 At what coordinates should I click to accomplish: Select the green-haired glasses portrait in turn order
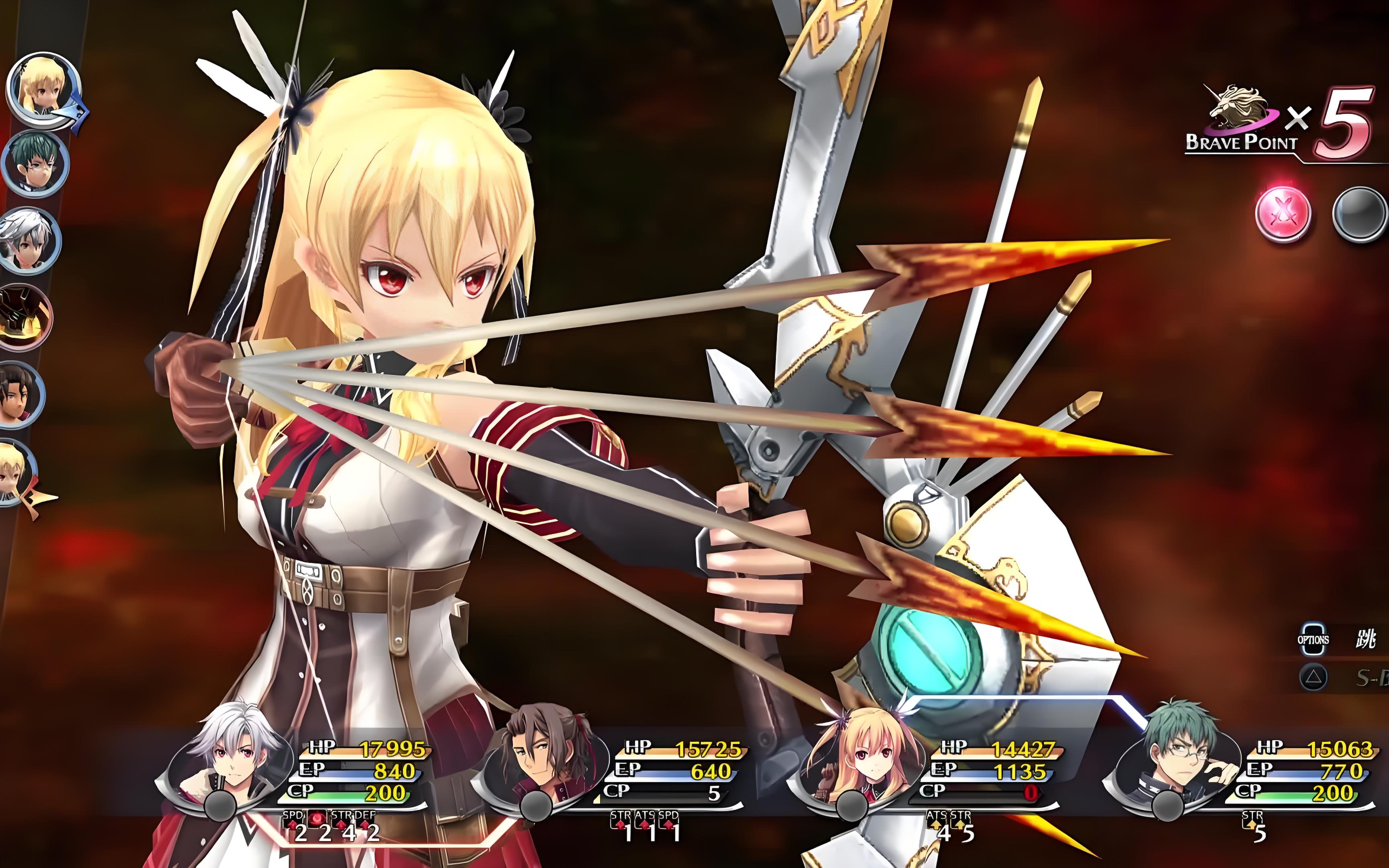click(35, 164)
